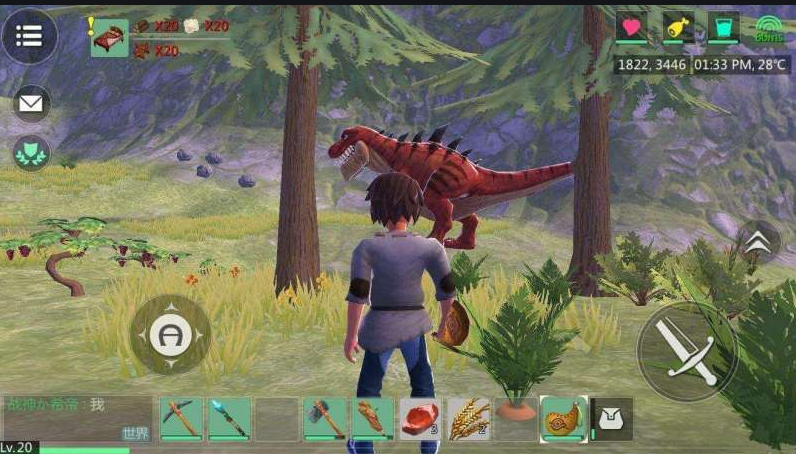Select the wheat bundle hotbar slot
Screen dimensions: 796x454
point(468,418)
